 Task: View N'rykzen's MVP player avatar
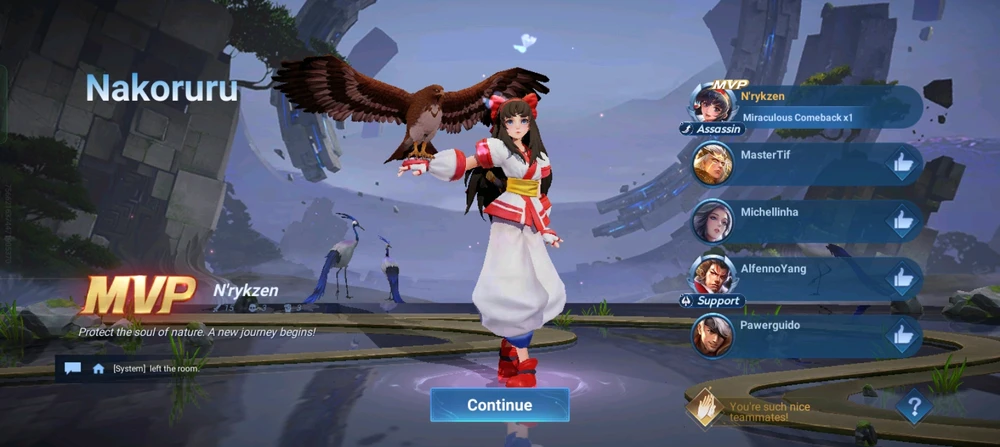click(713, 104)
